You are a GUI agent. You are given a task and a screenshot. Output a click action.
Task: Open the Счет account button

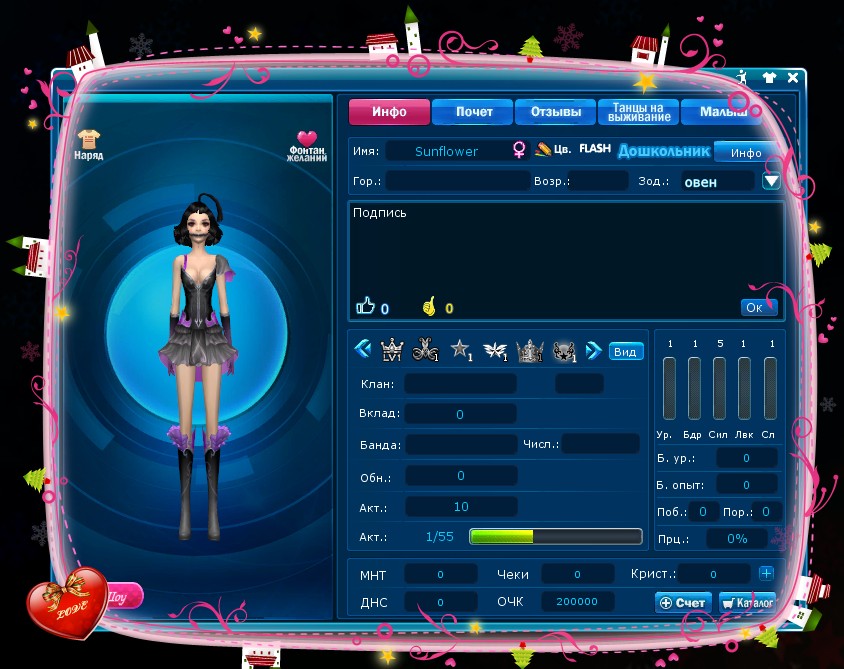683,602
